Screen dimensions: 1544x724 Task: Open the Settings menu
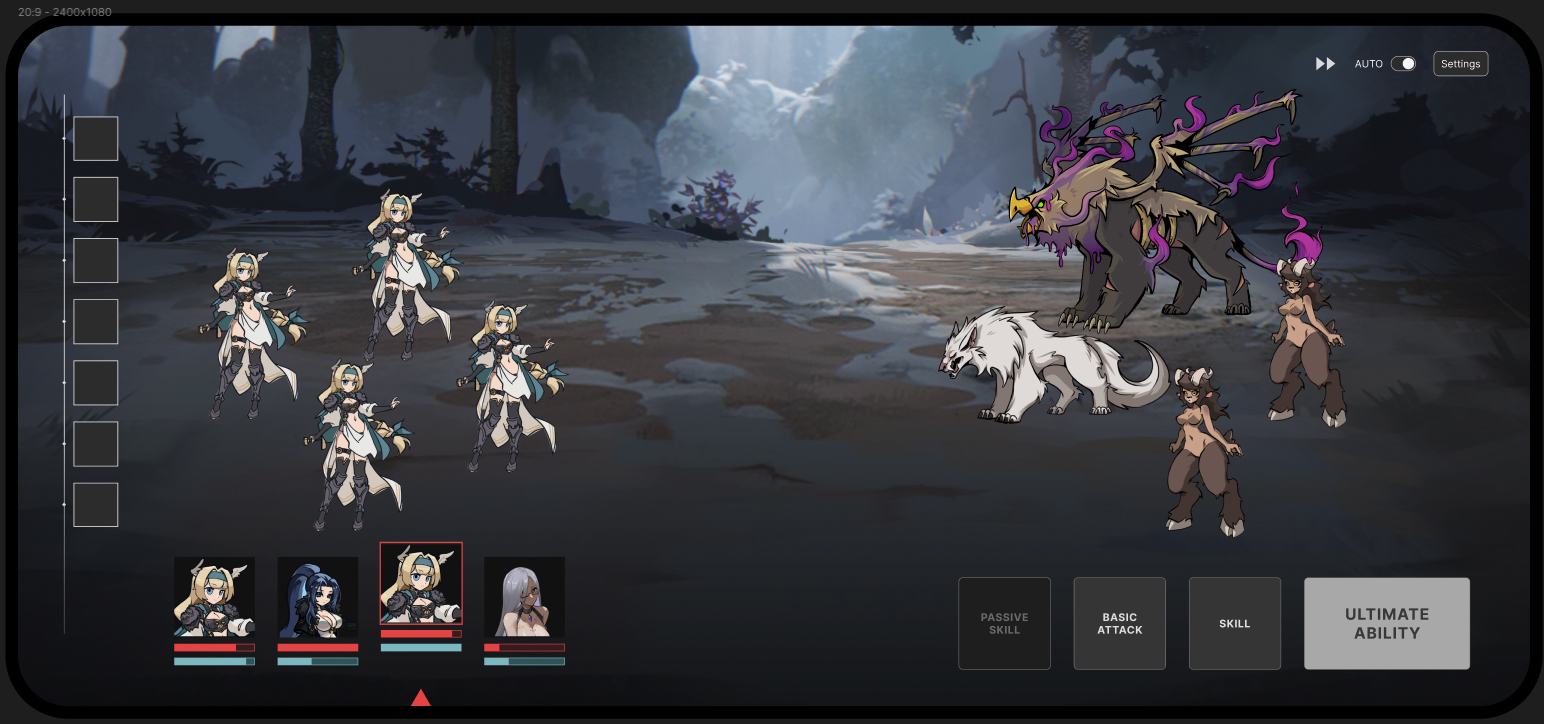(1460, 64)
